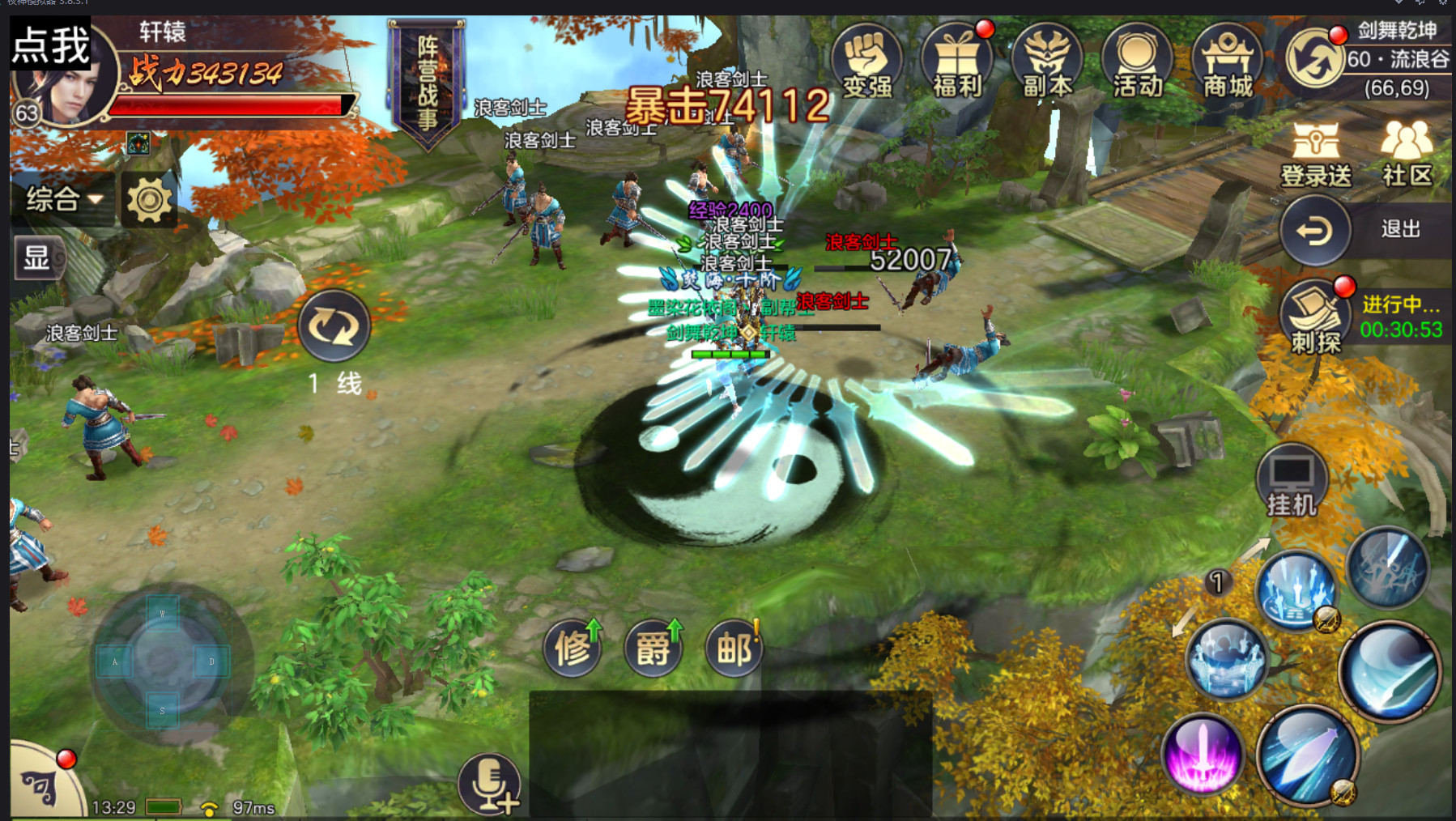The height and width of the screenshot is (821, 1456).
Task: Cast the purple sword skill
Action: click(1202, 754)
